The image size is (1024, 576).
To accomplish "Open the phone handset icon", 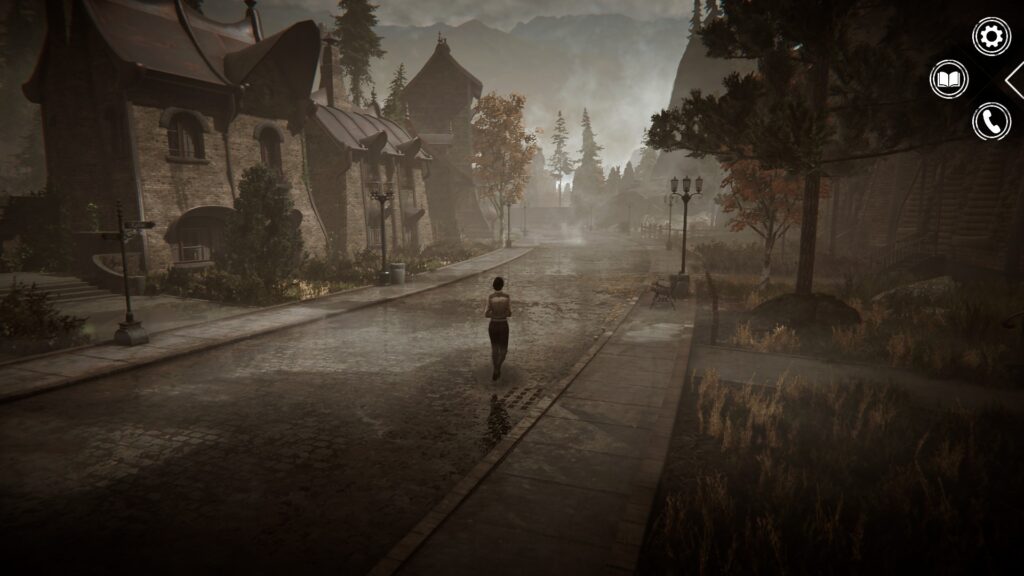I will pyautogui.click(x=991, y=122).
